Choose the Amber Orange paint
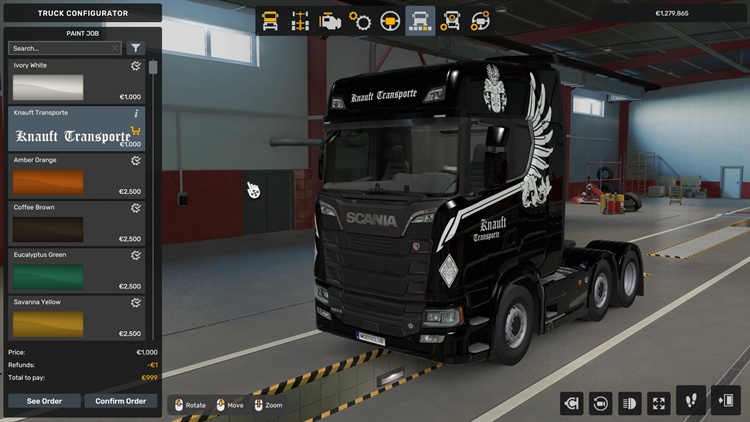The image size is (750, 422). 76,177
